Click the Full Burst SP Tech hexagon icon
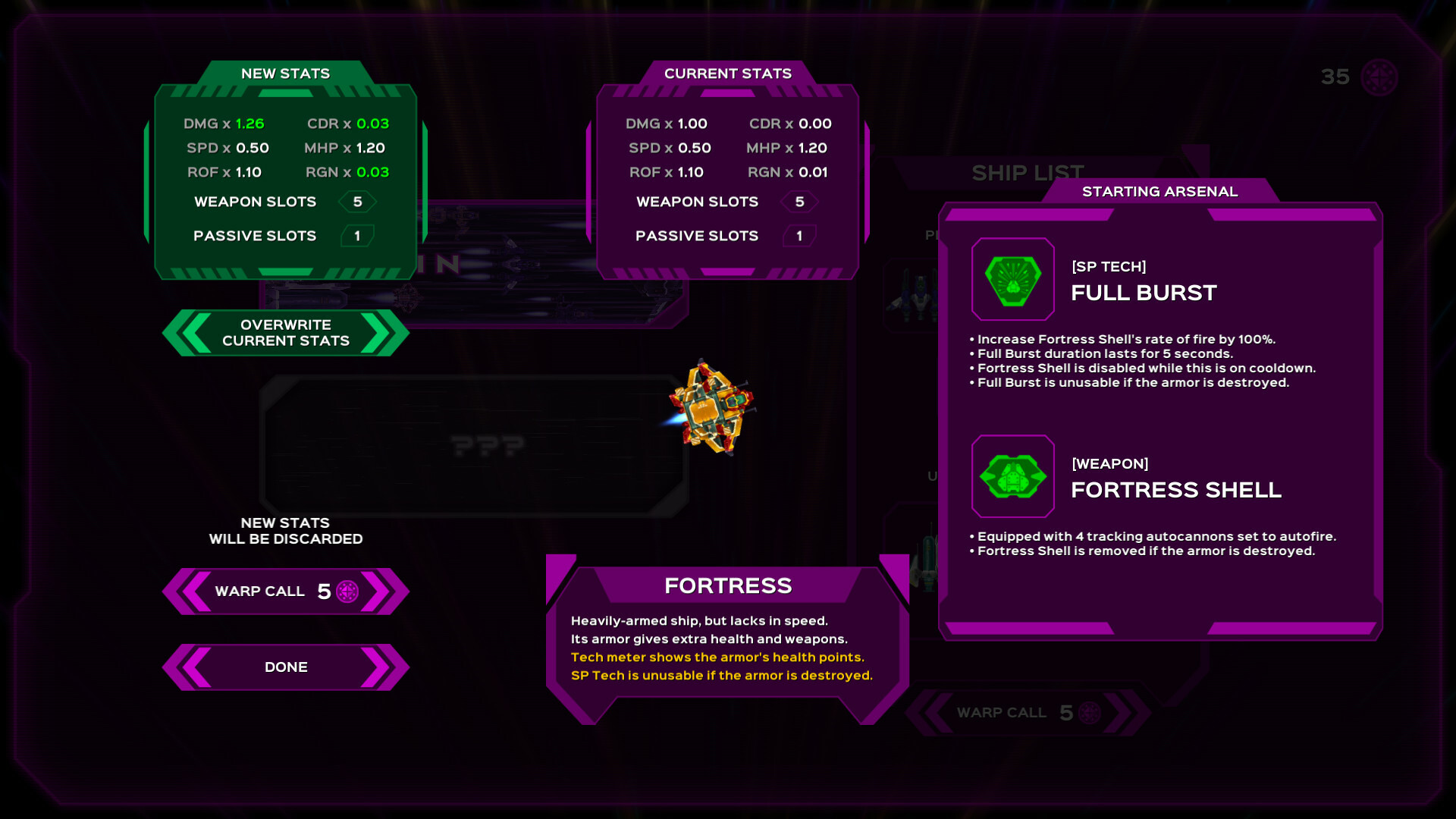This screenshot has width=1456, height=819. [1013, 280]
